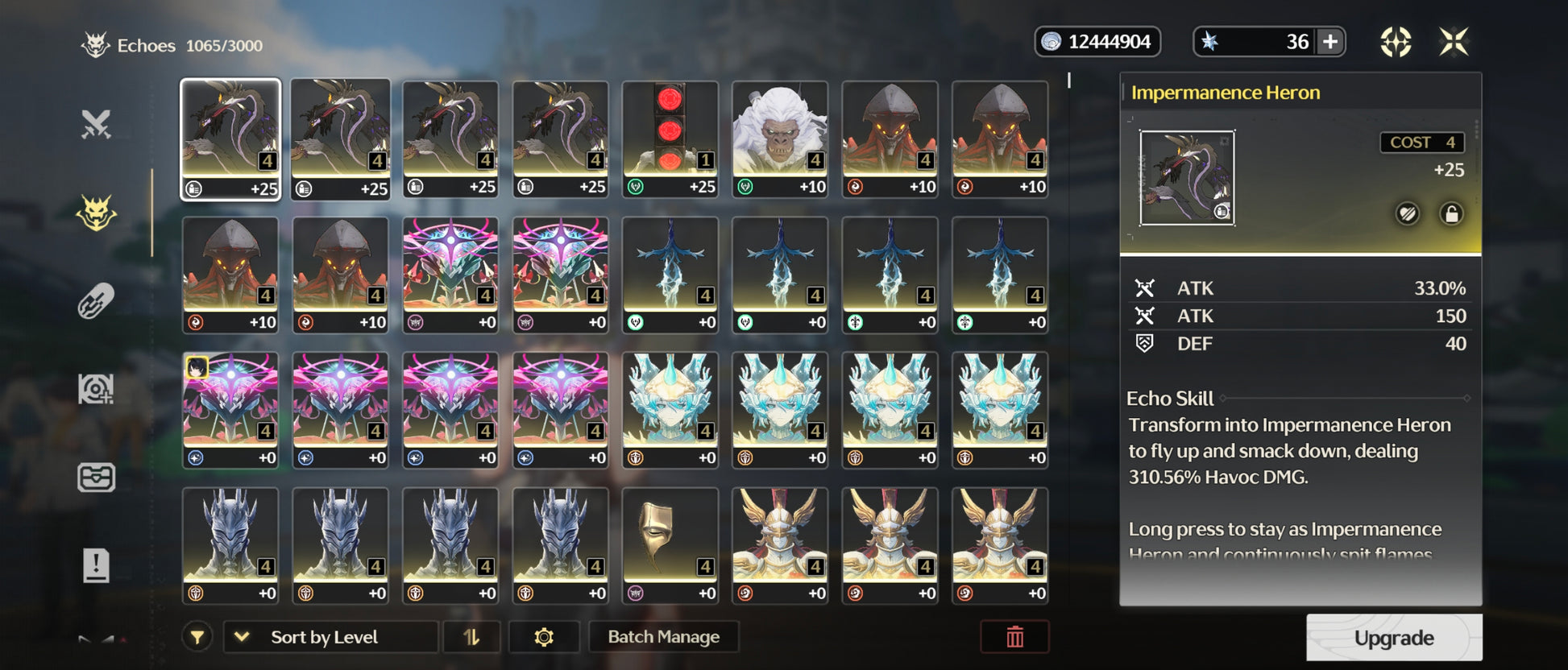Select the traffic light echo
This screenshot has width=1568, height=670.
(670, 139)
